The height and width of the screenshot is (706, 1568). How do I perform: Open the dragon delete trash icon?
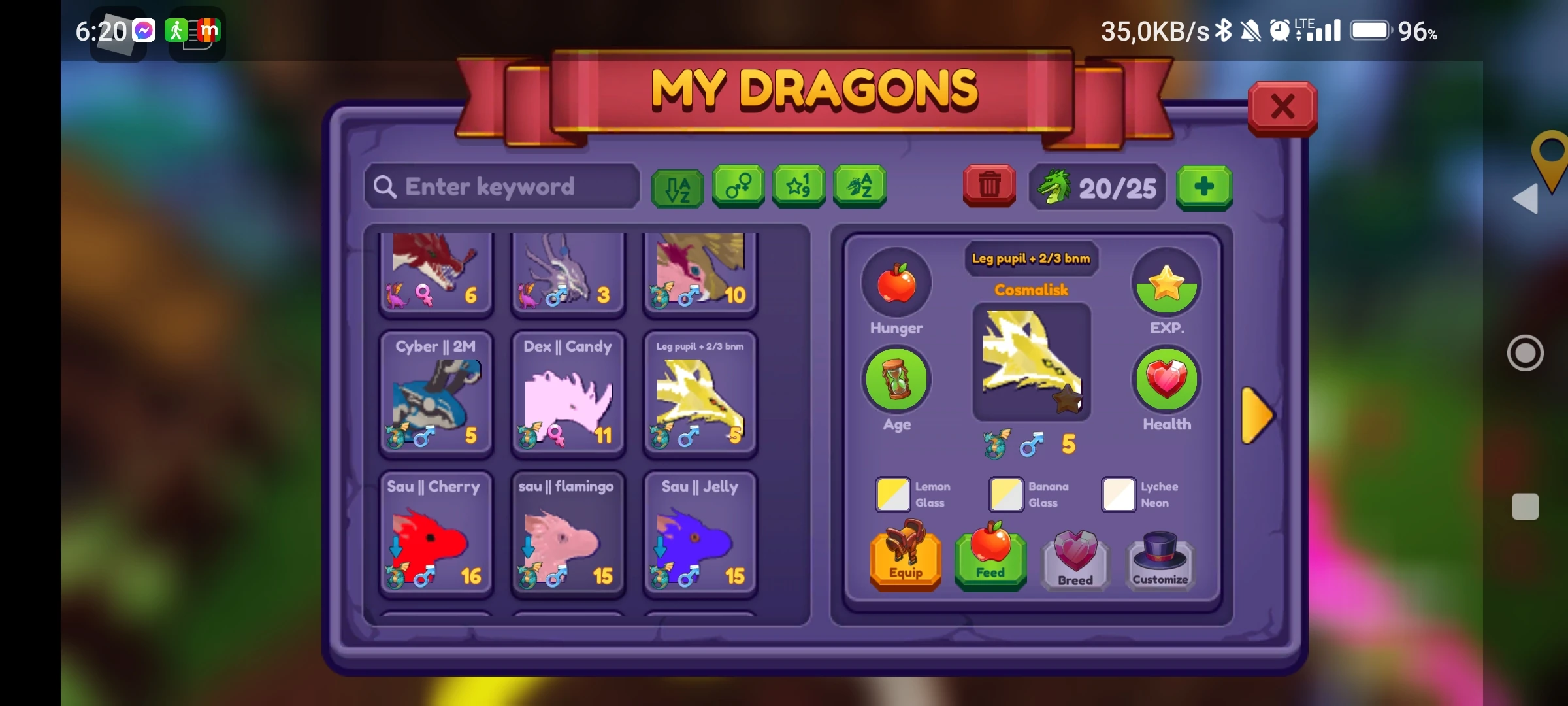pyautogui.click(x=989, y=186)
